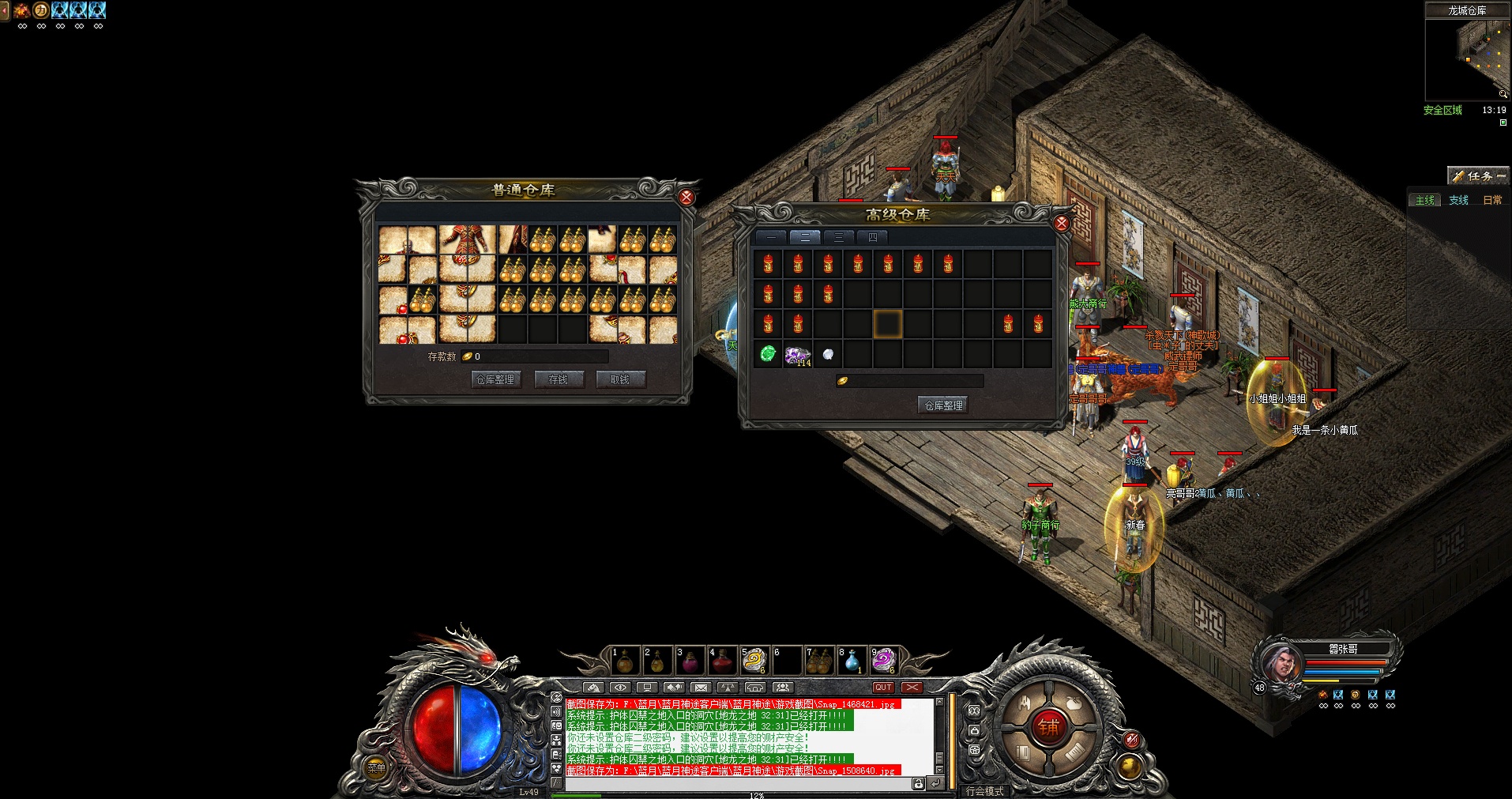
Task: Use the blue potion in hotbar slot 8
Action: tap(852, 661)
